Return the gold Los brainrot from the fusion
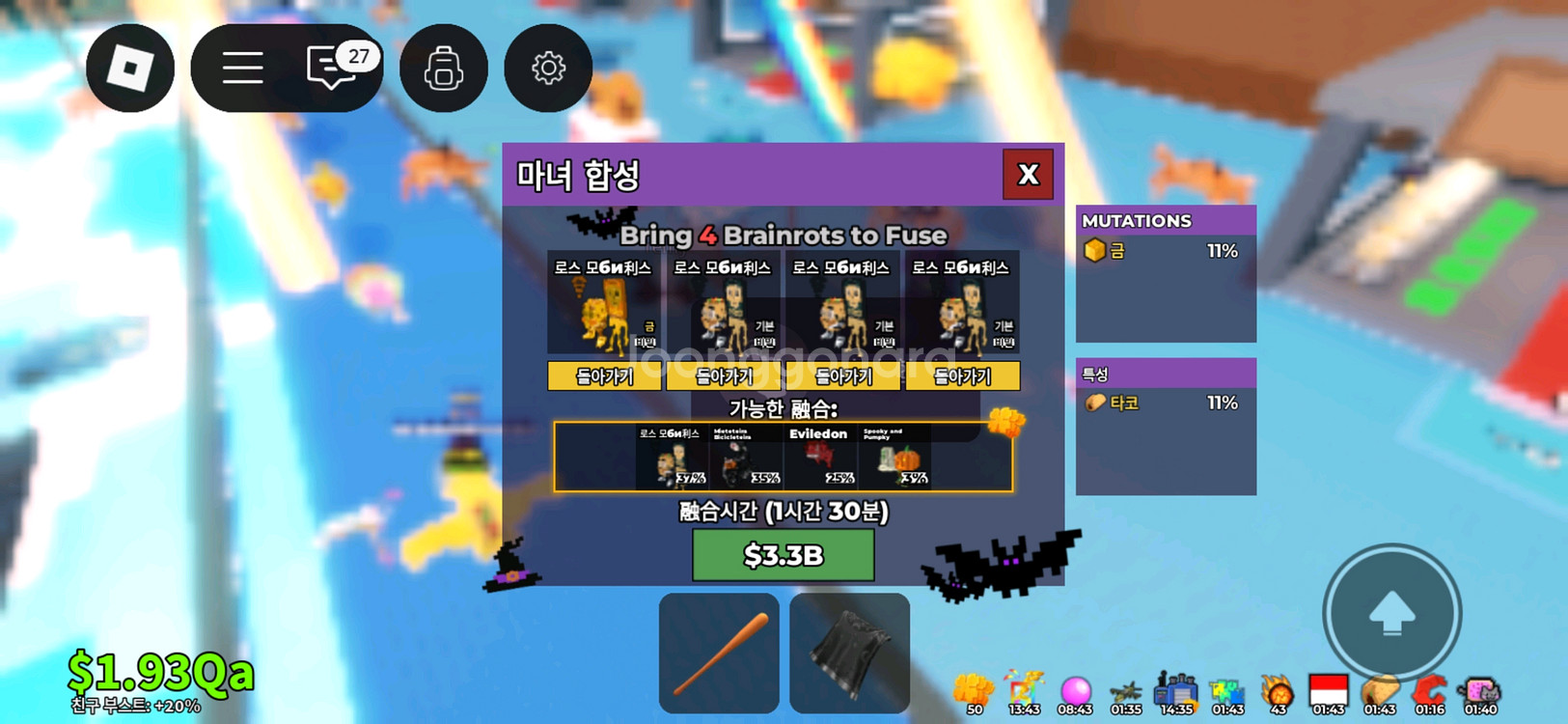Viewport: 1568px width, 724px height. click(x=604, y=376)
